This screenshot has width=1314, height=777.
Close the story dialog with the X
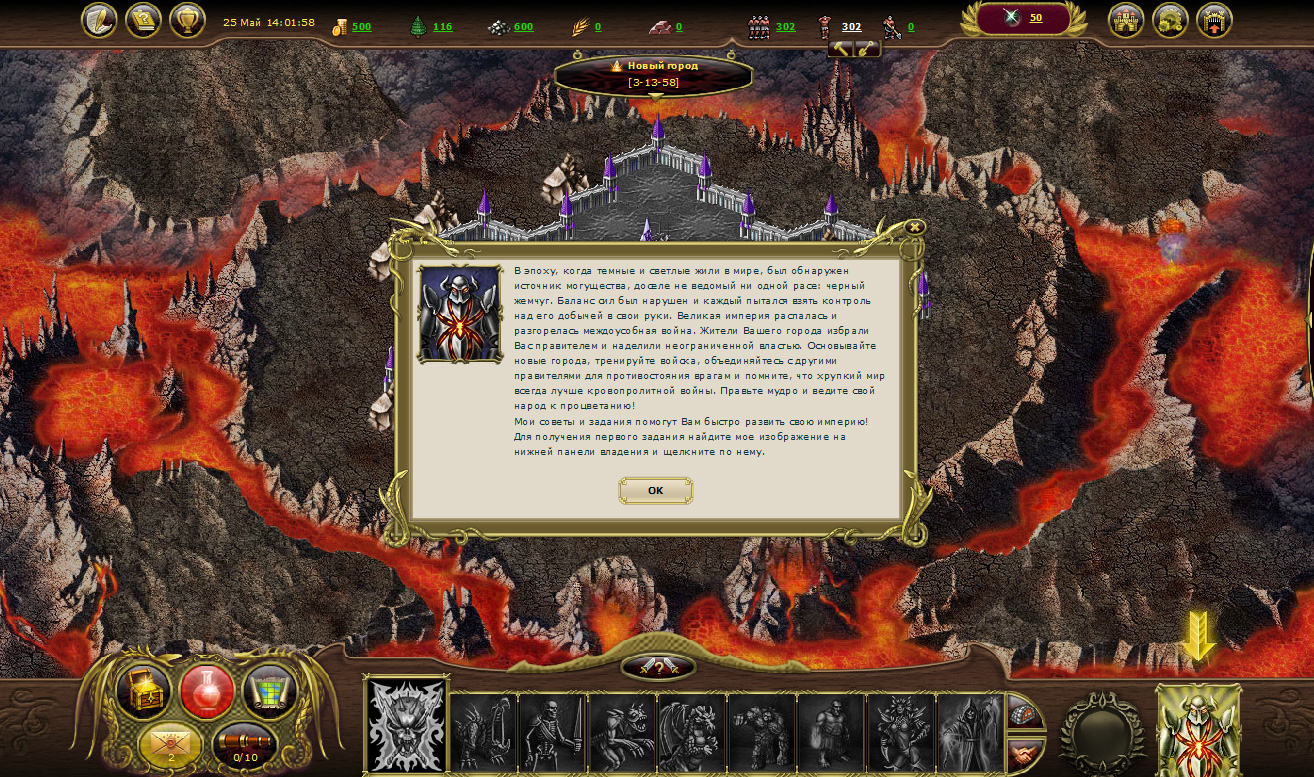[914, 227]
